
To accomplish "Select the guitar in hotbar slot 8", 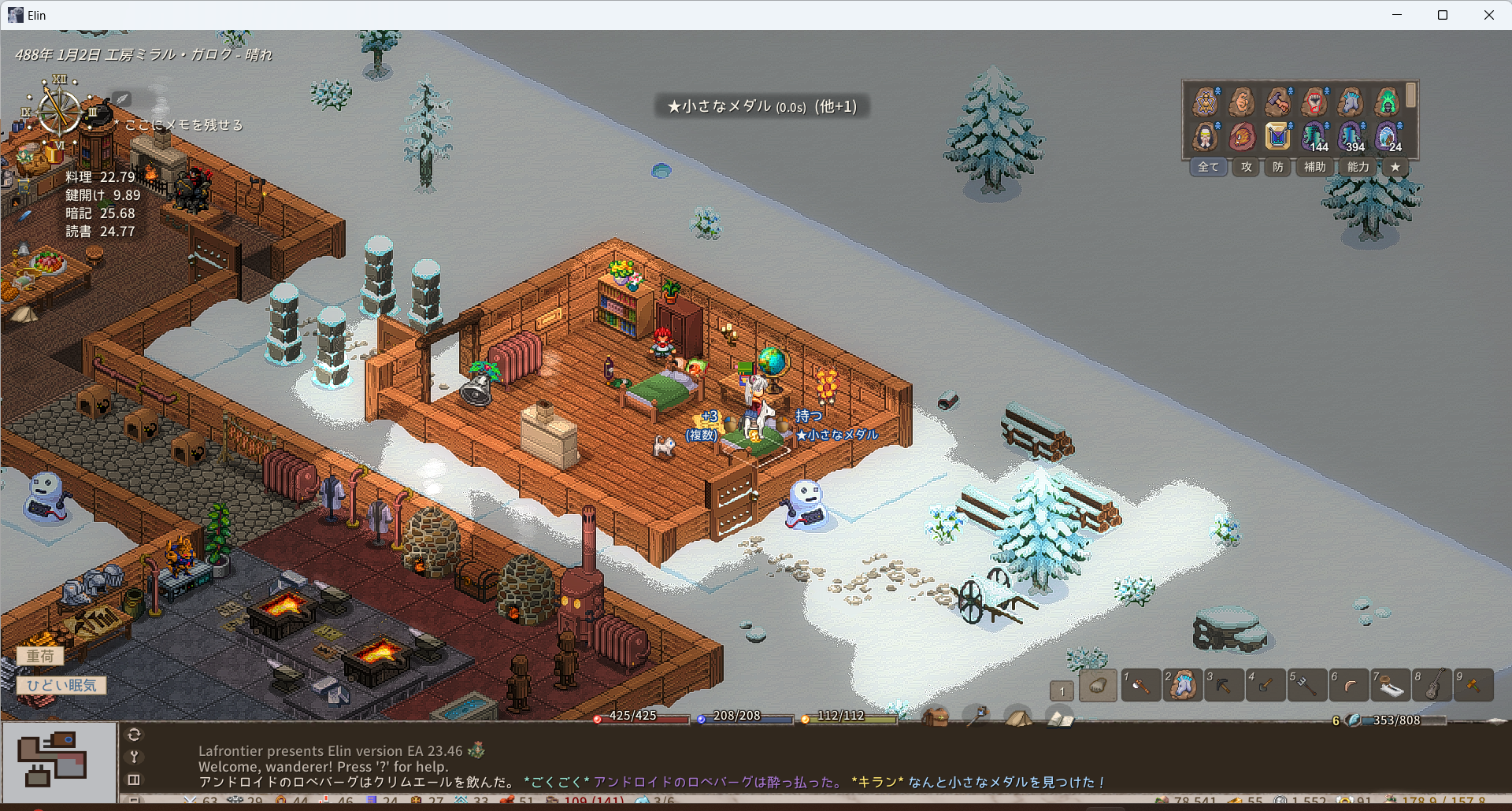I will (1432, 686).
